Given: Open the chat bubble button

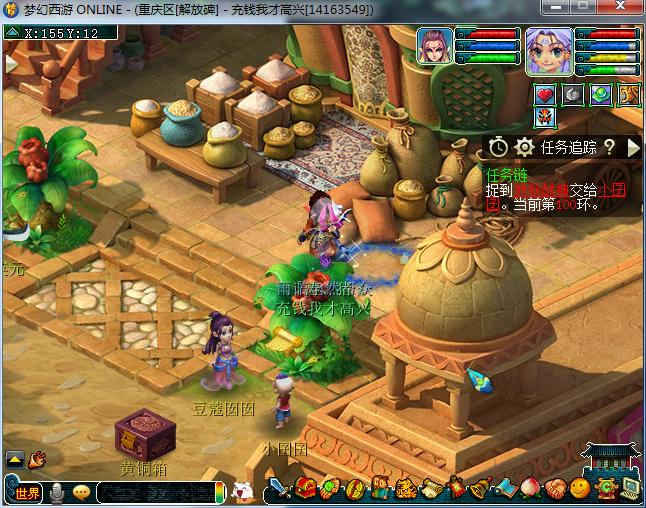Looking at the screenshot, I should click(81, 492).
